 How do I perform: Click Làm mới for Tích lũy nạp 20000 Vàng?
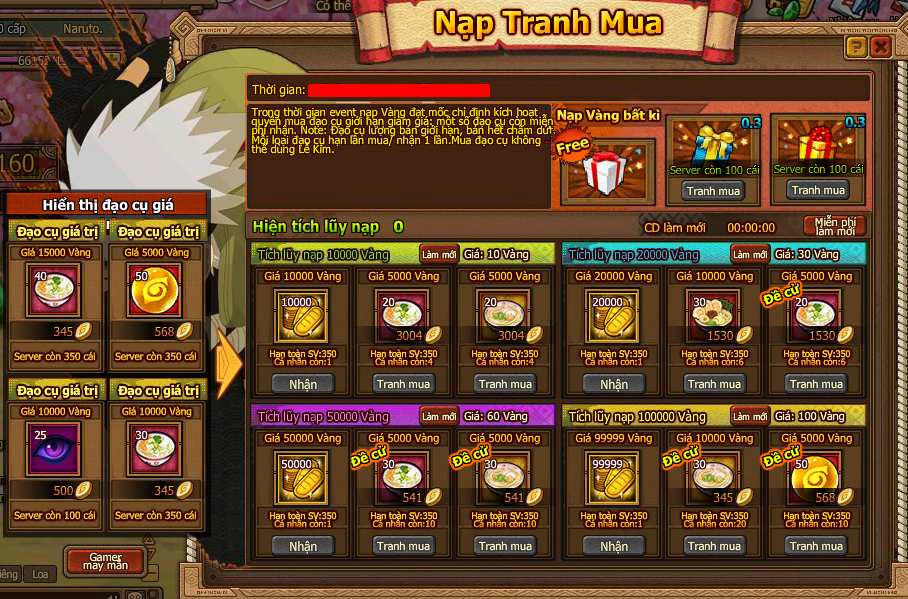pos(749,254)
